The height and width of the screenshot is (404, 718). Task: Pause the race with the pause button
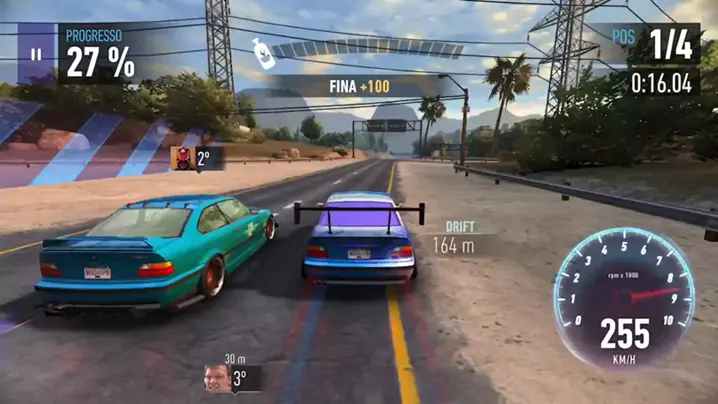click(37, 55)
